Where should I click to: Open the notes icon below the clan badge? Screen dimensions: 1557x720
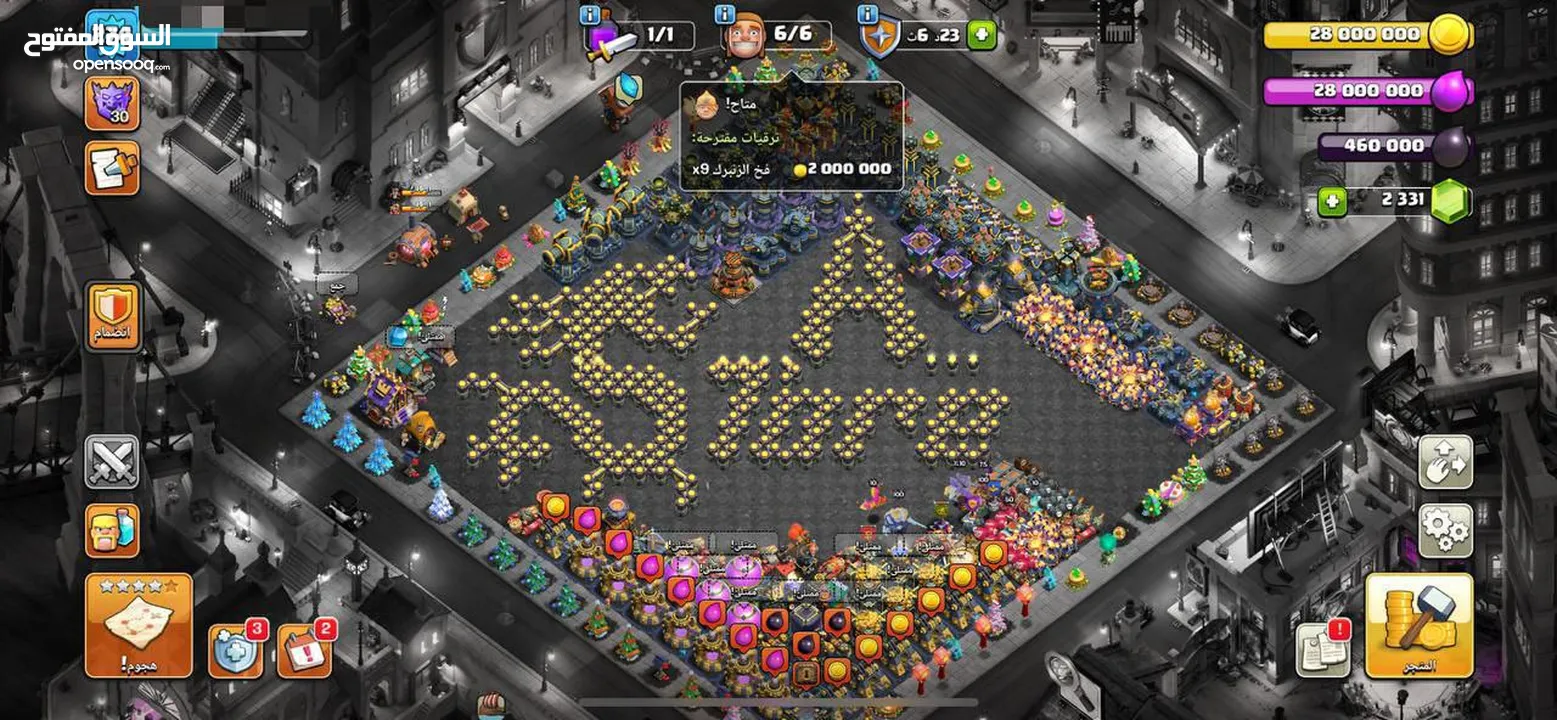[x=112, y=167]
